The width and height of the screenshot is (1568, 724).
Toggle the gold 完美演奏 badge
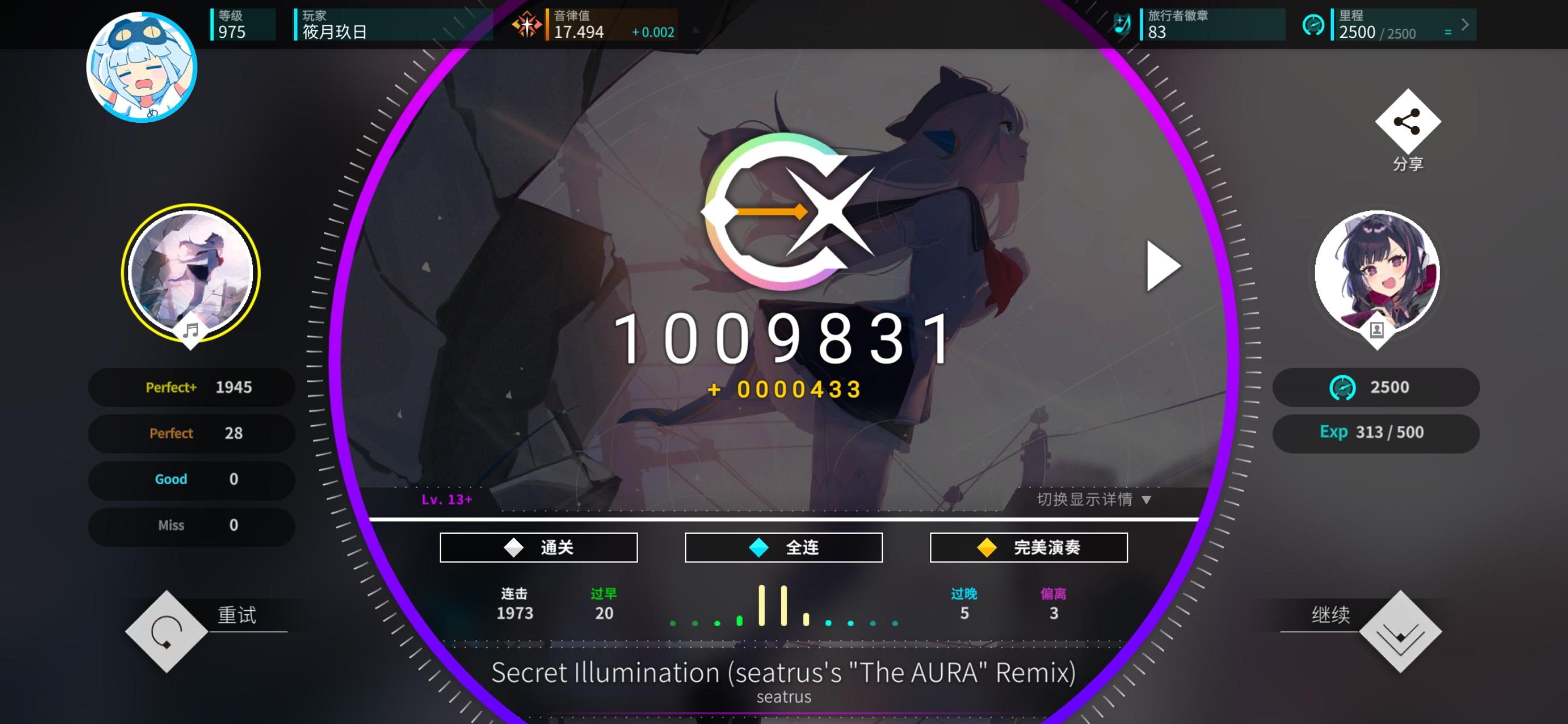1028,548
